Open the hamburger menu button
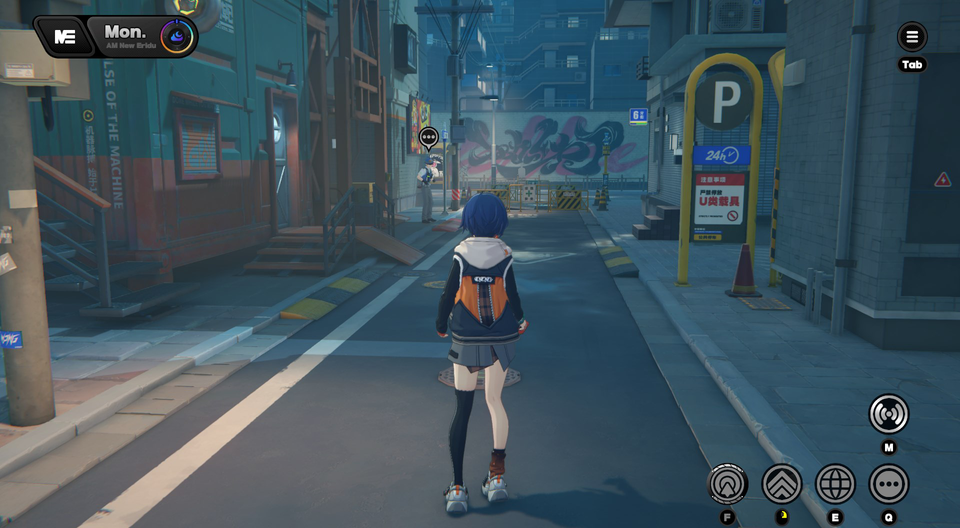The image size is (960, 528). [912, 38]
